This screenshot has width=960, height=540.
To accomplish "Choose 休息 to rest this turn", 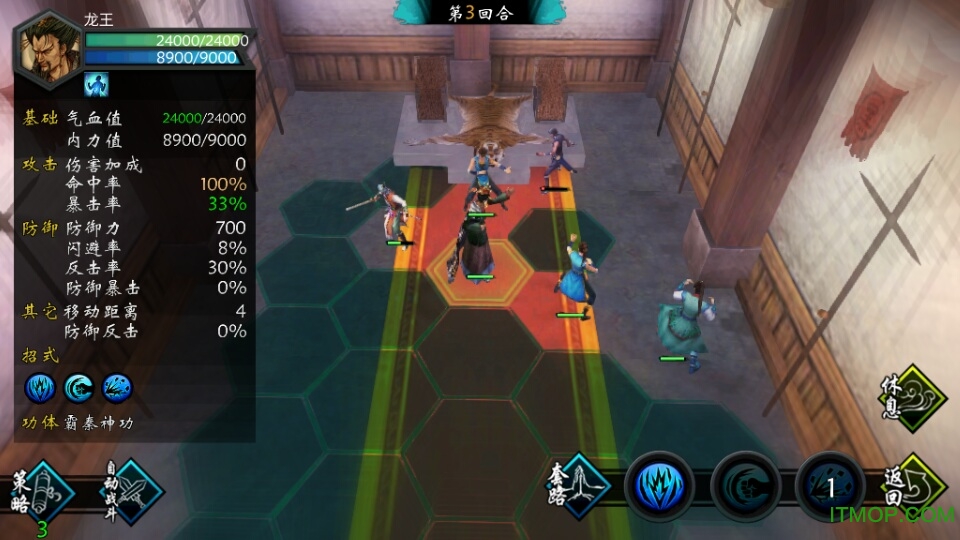I will [912, 399].
